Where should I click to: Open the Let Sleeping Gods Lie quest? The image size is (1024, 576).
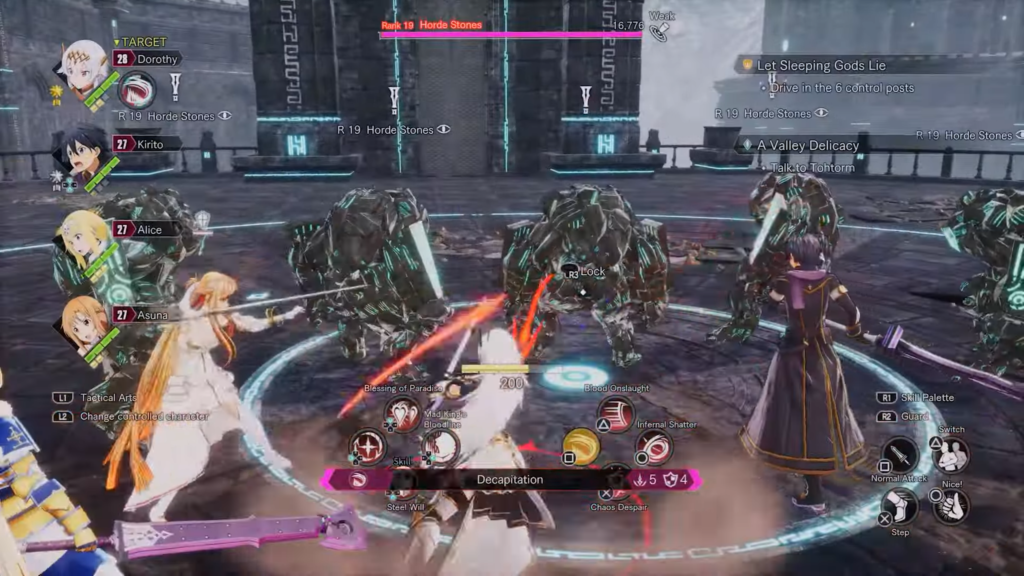(x=821, y=65)
